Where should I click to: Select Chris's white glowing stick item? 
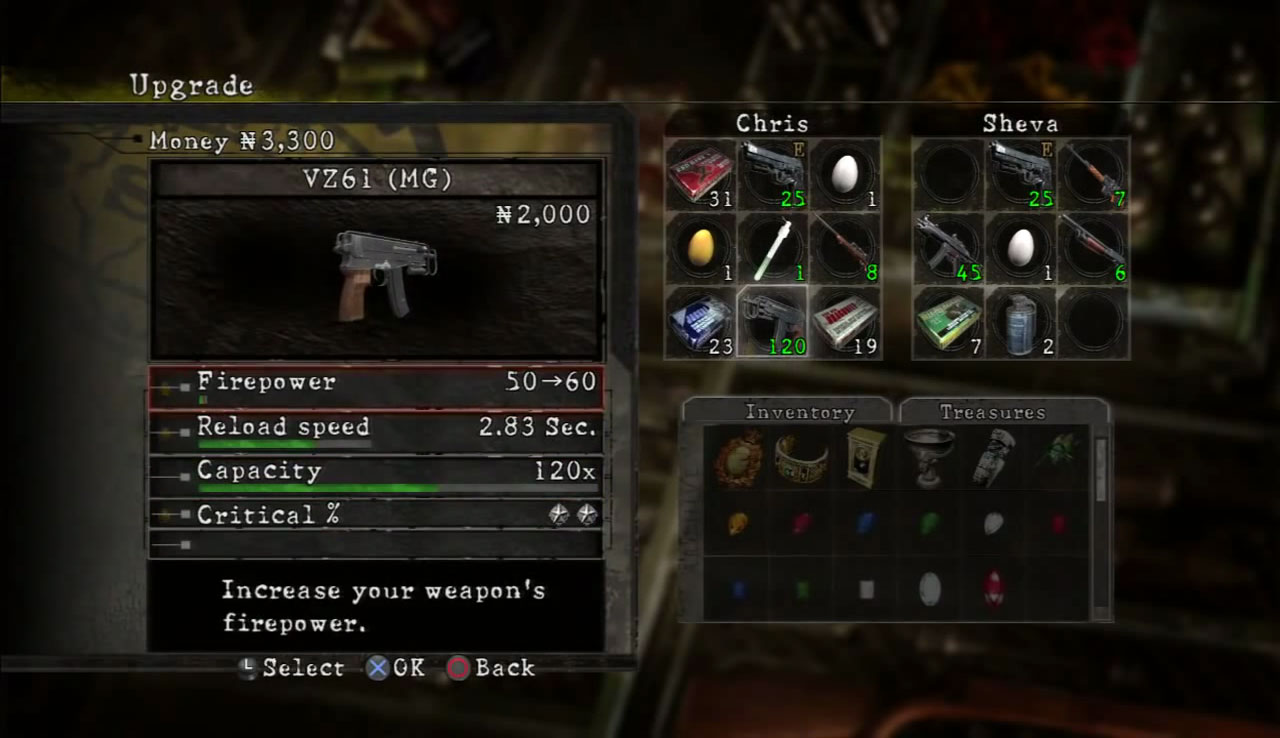772,249
